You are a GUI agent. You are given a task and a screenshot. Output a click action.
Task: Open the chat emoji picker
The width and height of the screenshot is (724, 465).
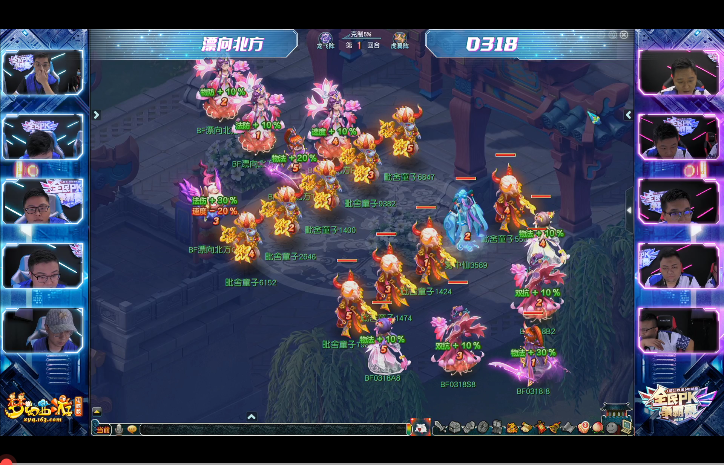tap(132, 429)
